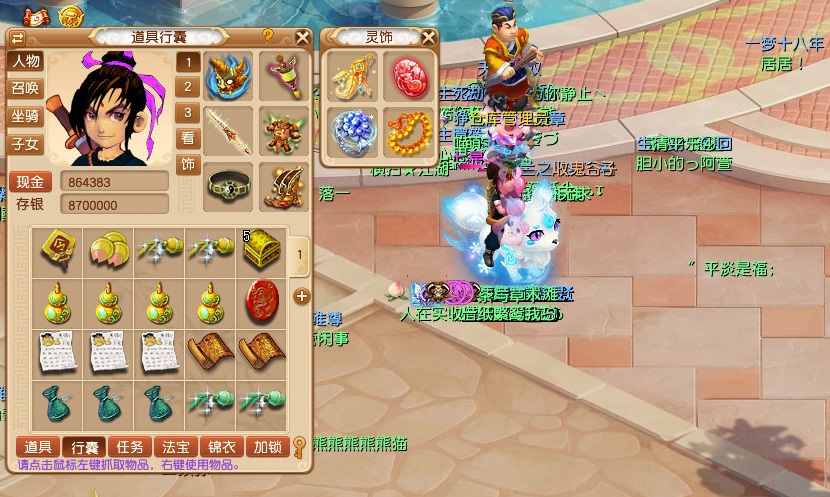The height and width of the screenshot is (497, 830).
Task: Select the 道具 items tab
Action: (x=38, y=446)
